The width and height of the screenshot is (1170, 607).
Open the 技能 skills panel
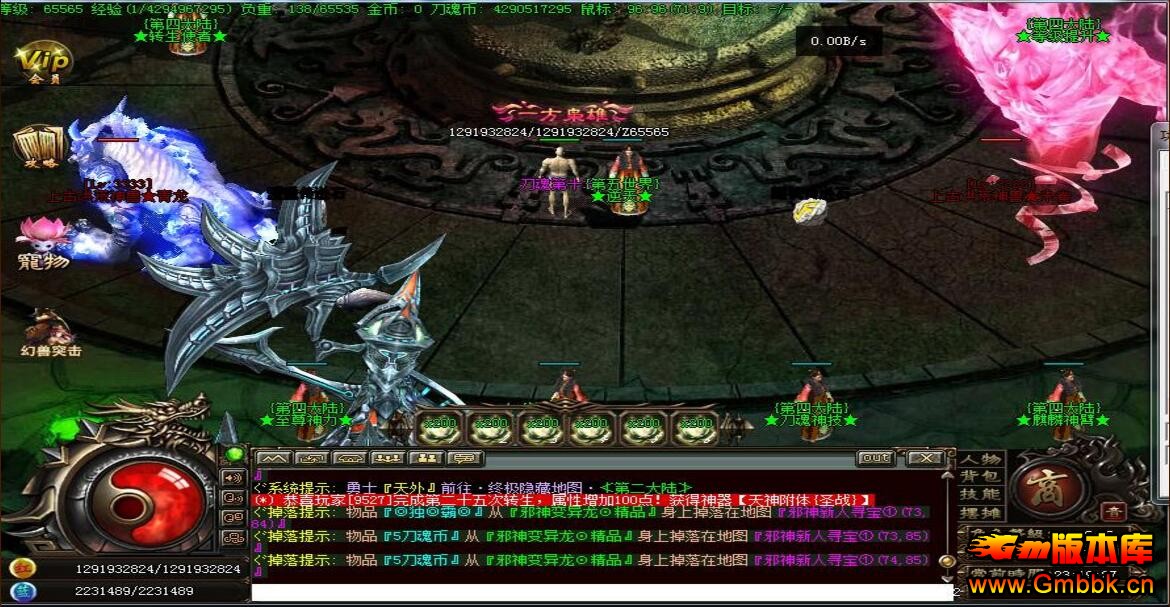tap(981, 494)
